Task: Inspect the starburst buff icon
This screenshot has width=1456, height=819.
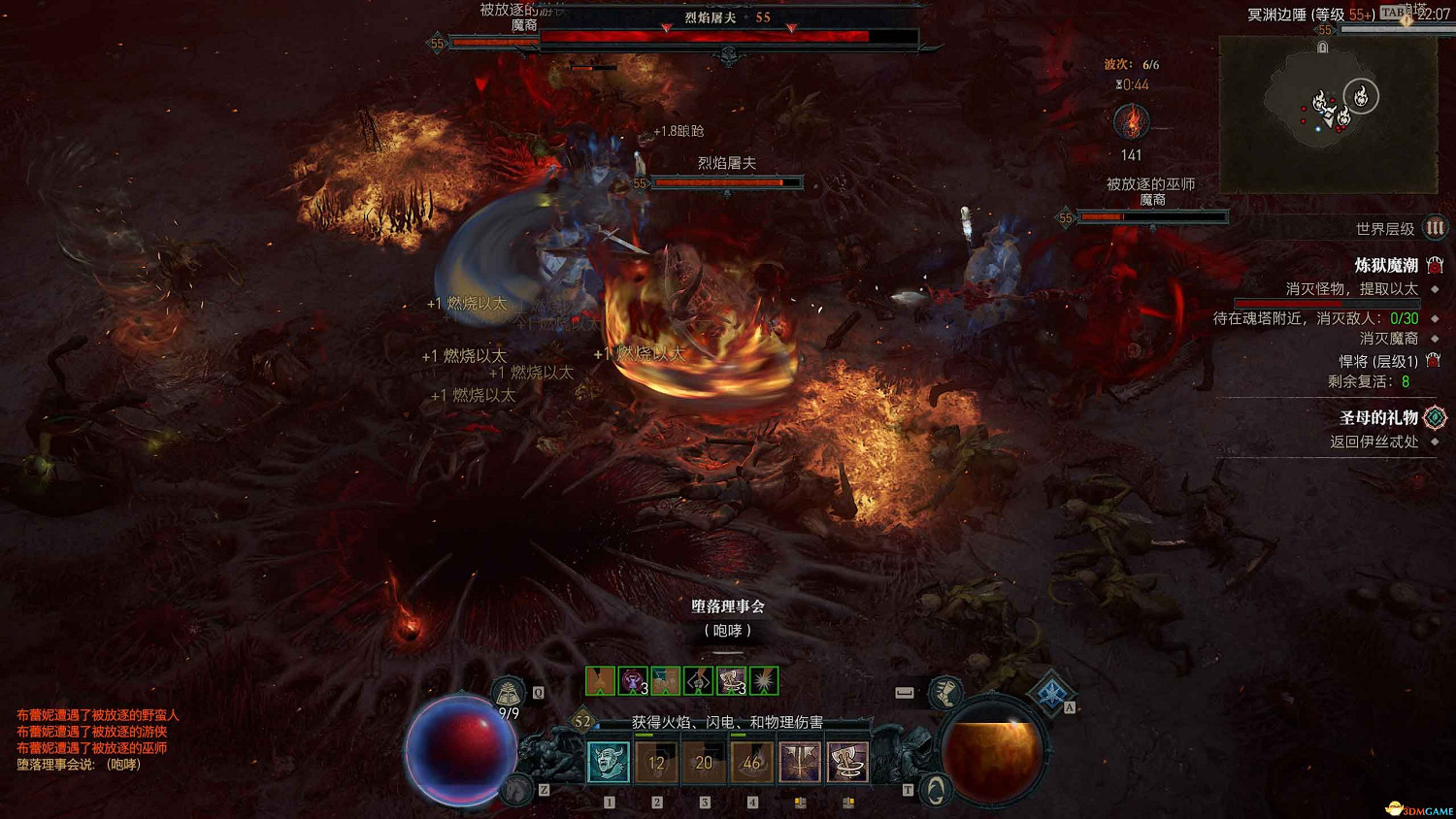Action: [764, 680]
